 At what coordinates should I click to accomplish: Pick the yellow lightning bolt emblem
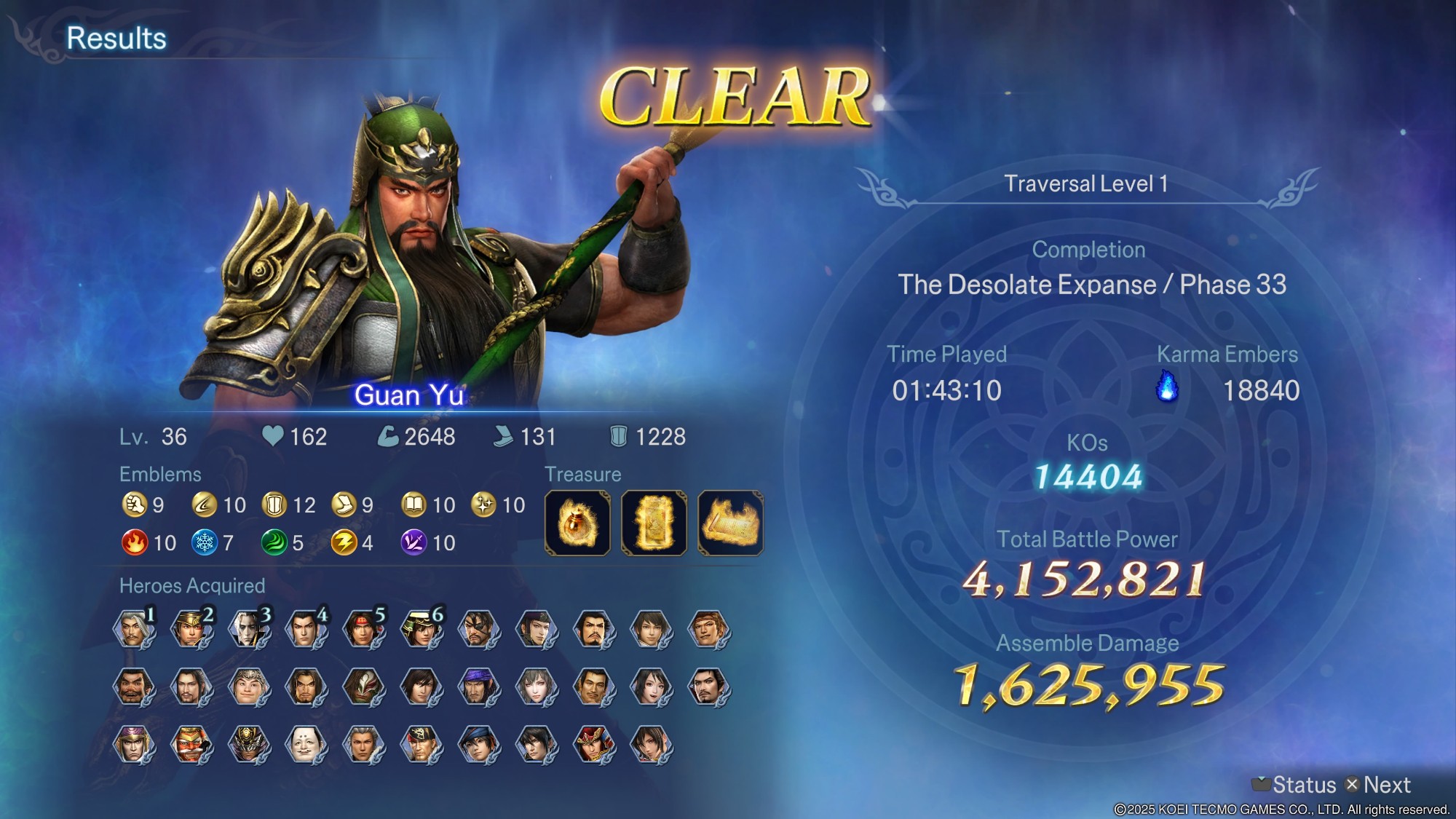click(x=344, y=542)
